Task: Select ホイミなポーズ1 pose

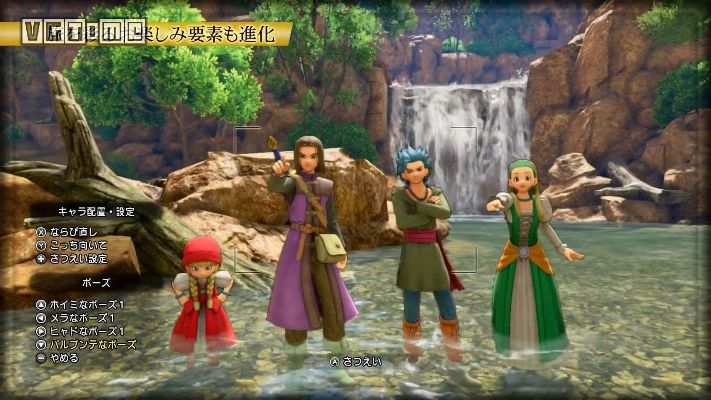Action: coord(87,304)
